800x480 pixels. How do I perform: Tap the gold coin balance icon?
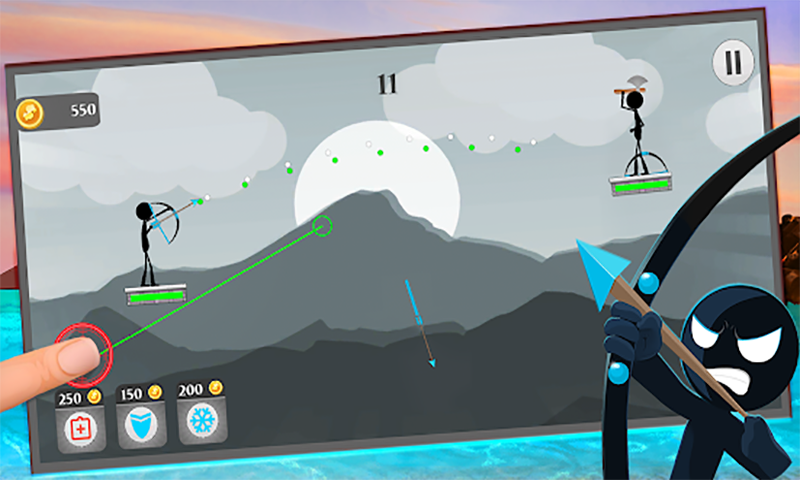tap(31, 113)
